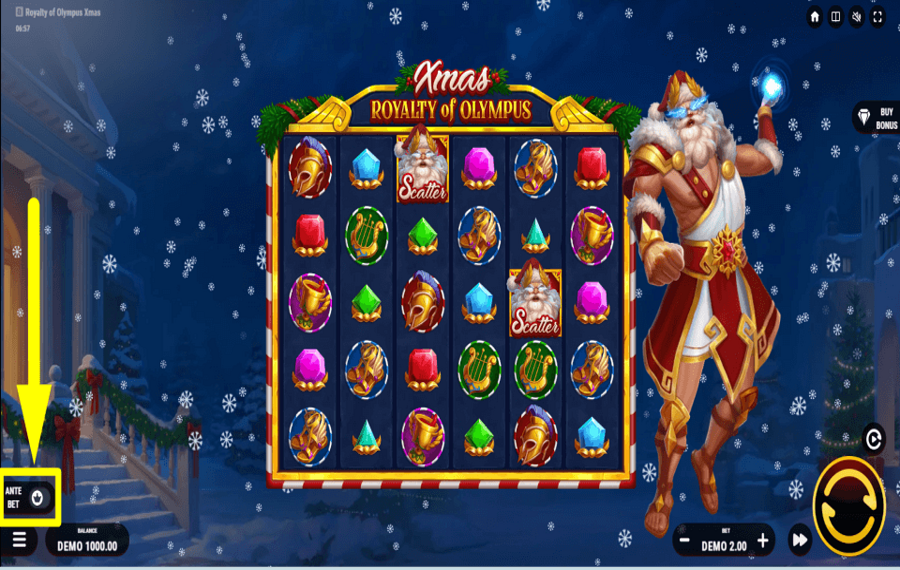Unmute the game sound
Screen dimensions: 900x570
coord(856,17)
